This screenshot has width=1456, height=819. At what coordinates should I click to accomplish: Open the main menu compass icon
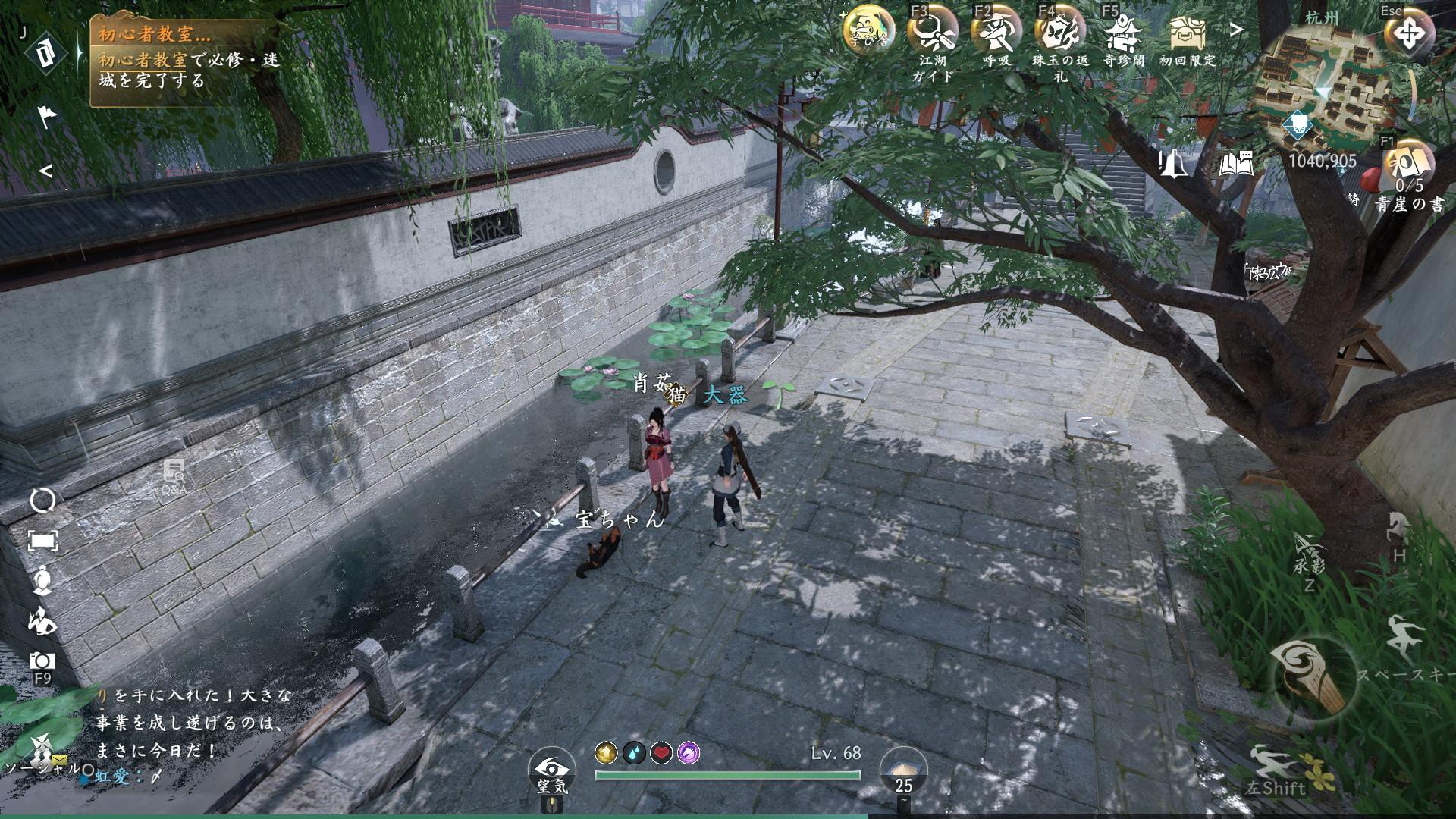(x=1408, y=34)
